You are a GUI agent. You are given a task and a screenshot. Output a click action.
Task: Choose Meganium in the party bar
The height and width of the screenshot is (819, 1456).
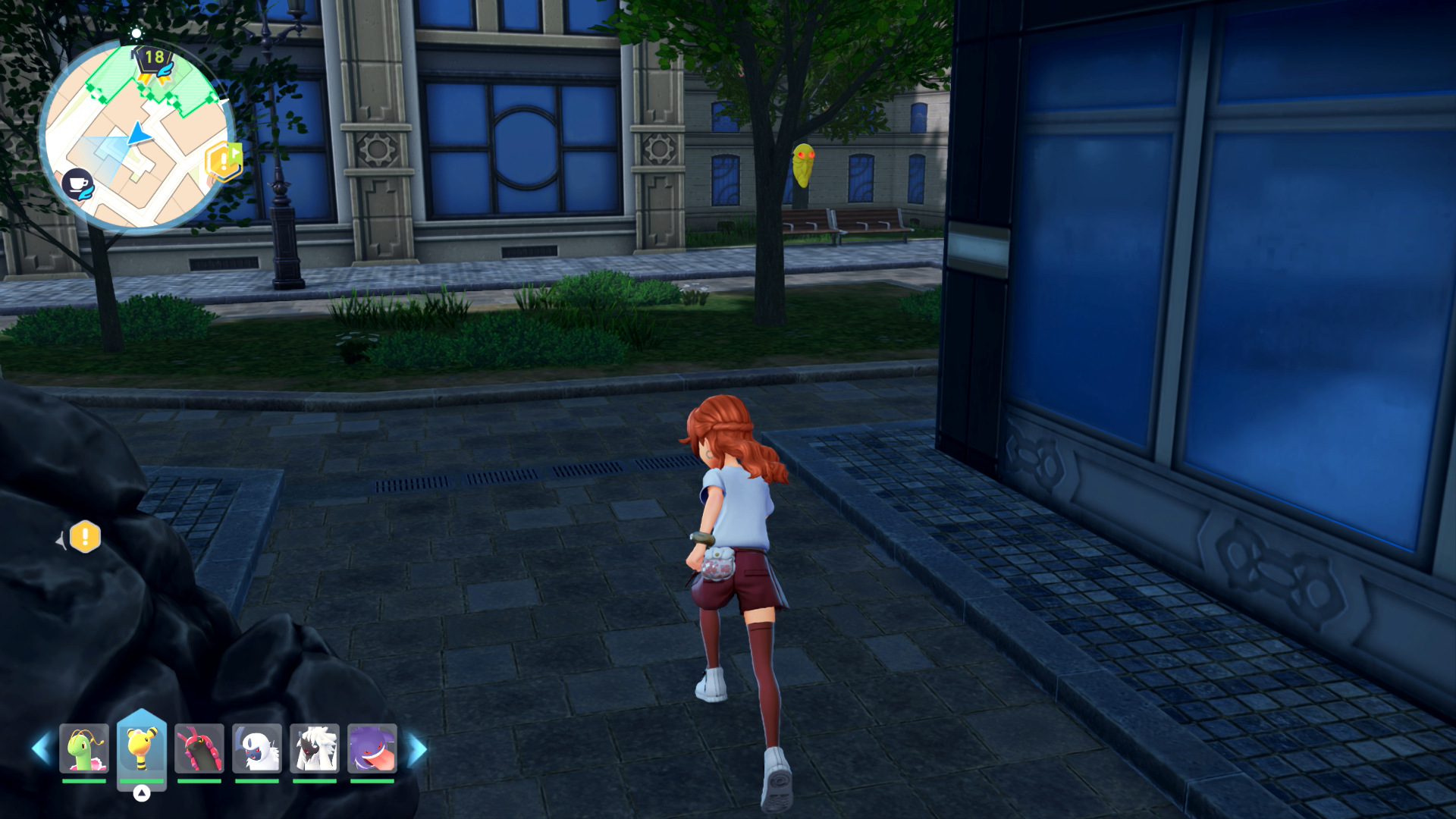(84, 749)
